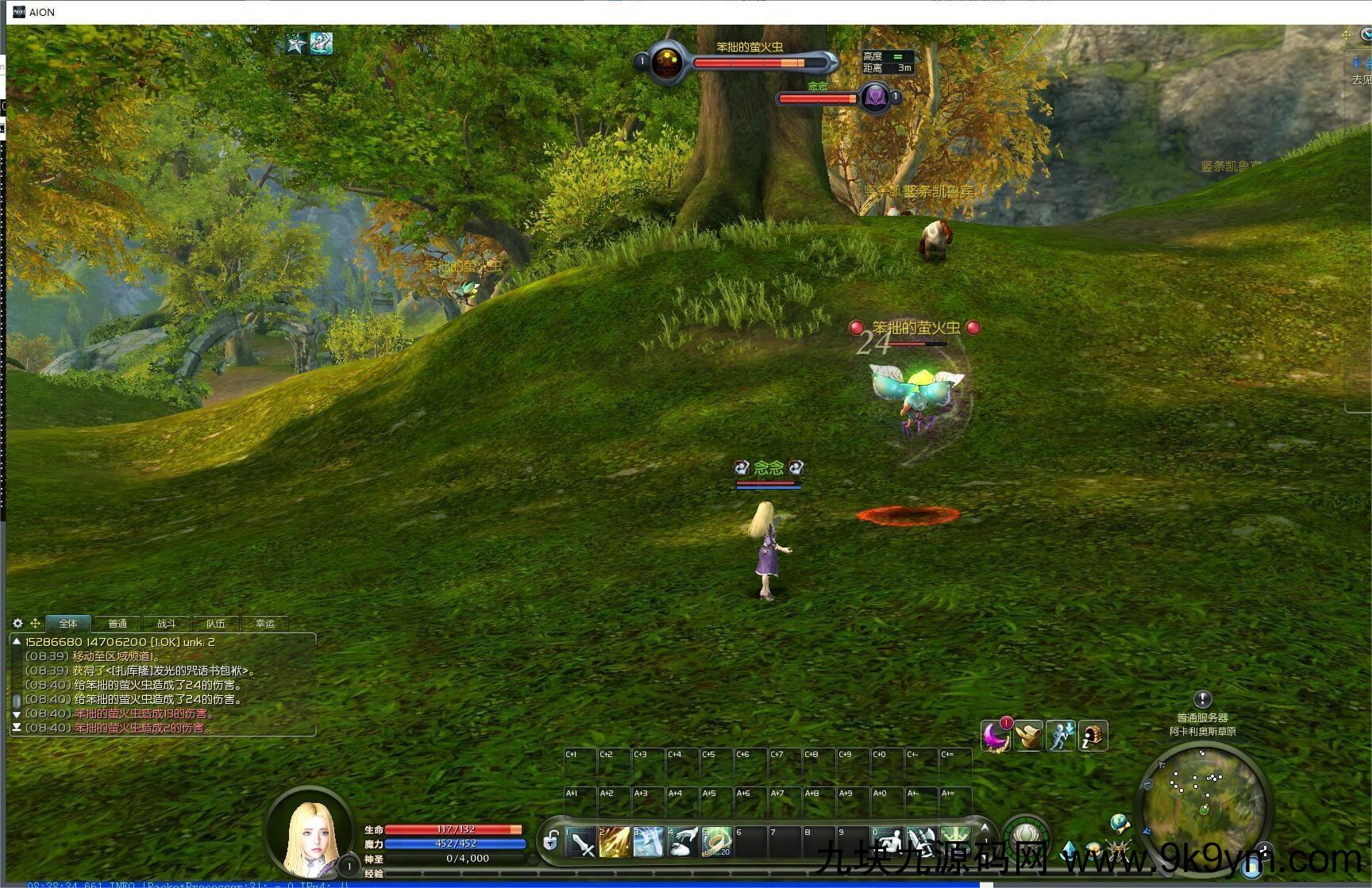Activate the blue strike skill in slot 3
1372x888 pixels.
[649, 843]
